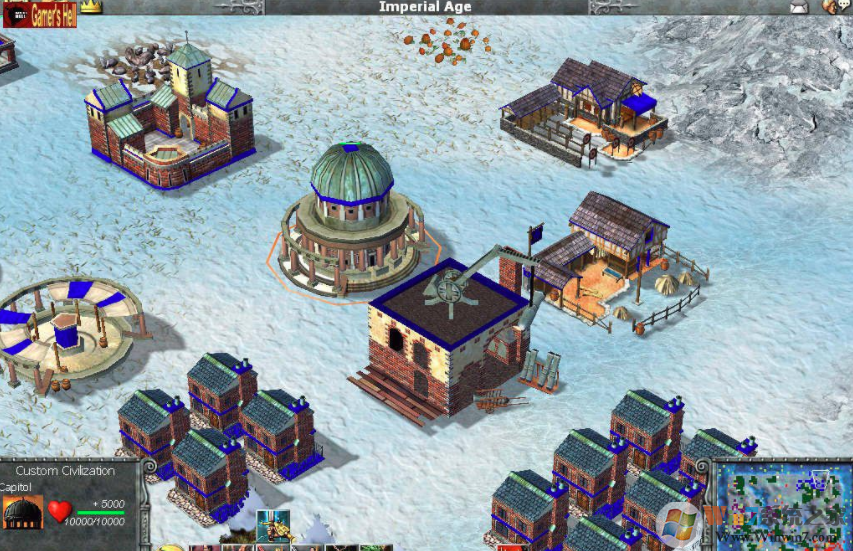Screen dimensions: 853x551
Task: Click the Imperial Age epoch label
Action: (x=426, y=7)
